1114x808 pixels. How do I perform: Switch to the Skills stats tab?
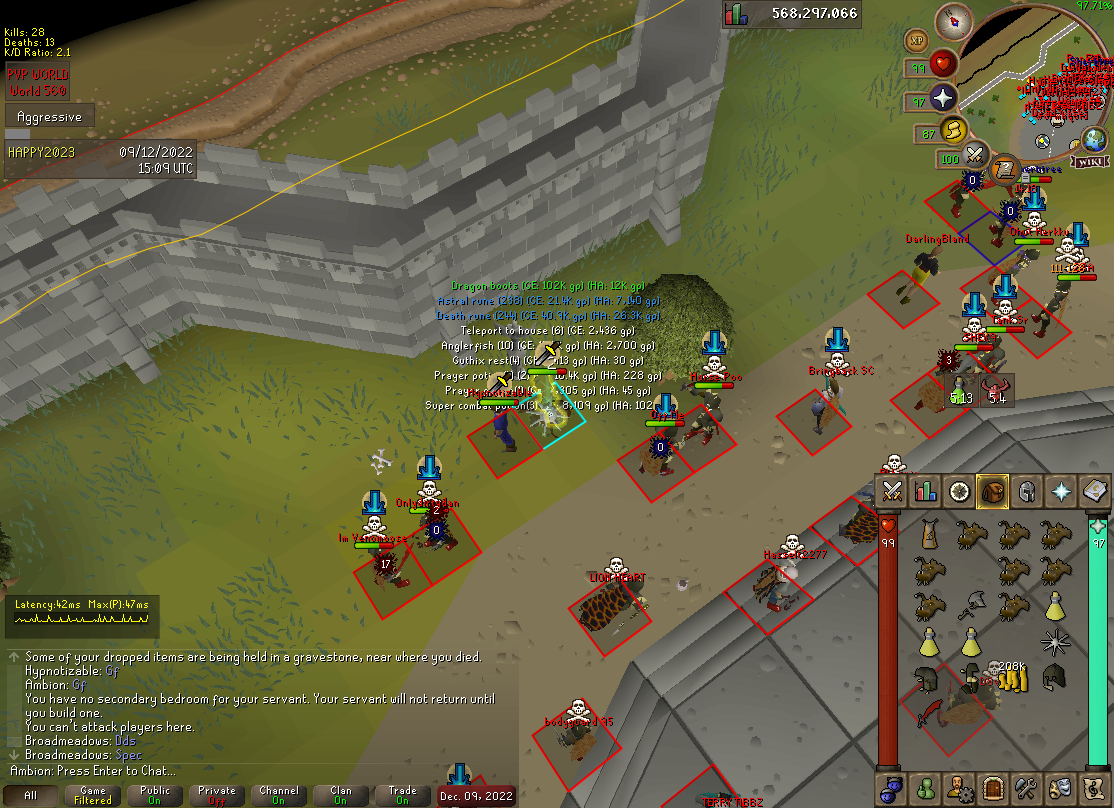(x=926, y=490)
